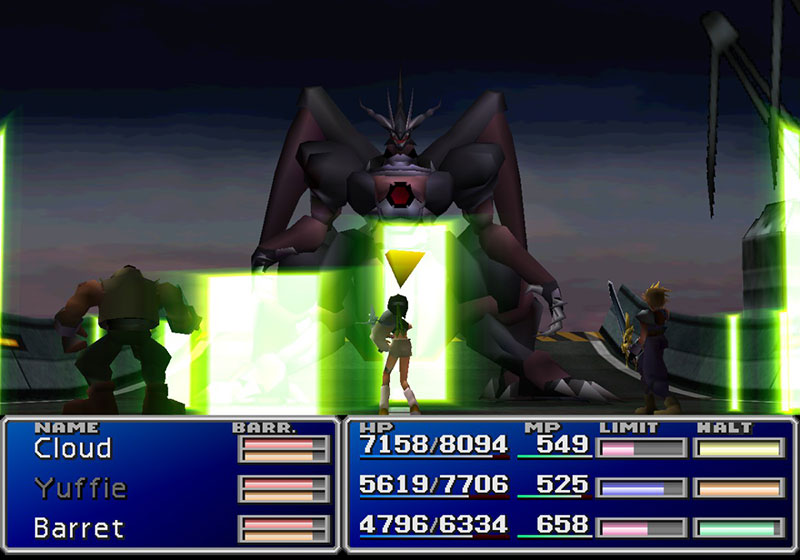The image size is (800, 560).
Task: Select Cloud in the party list
Action: pyautogui.click(x=72, y=449)
